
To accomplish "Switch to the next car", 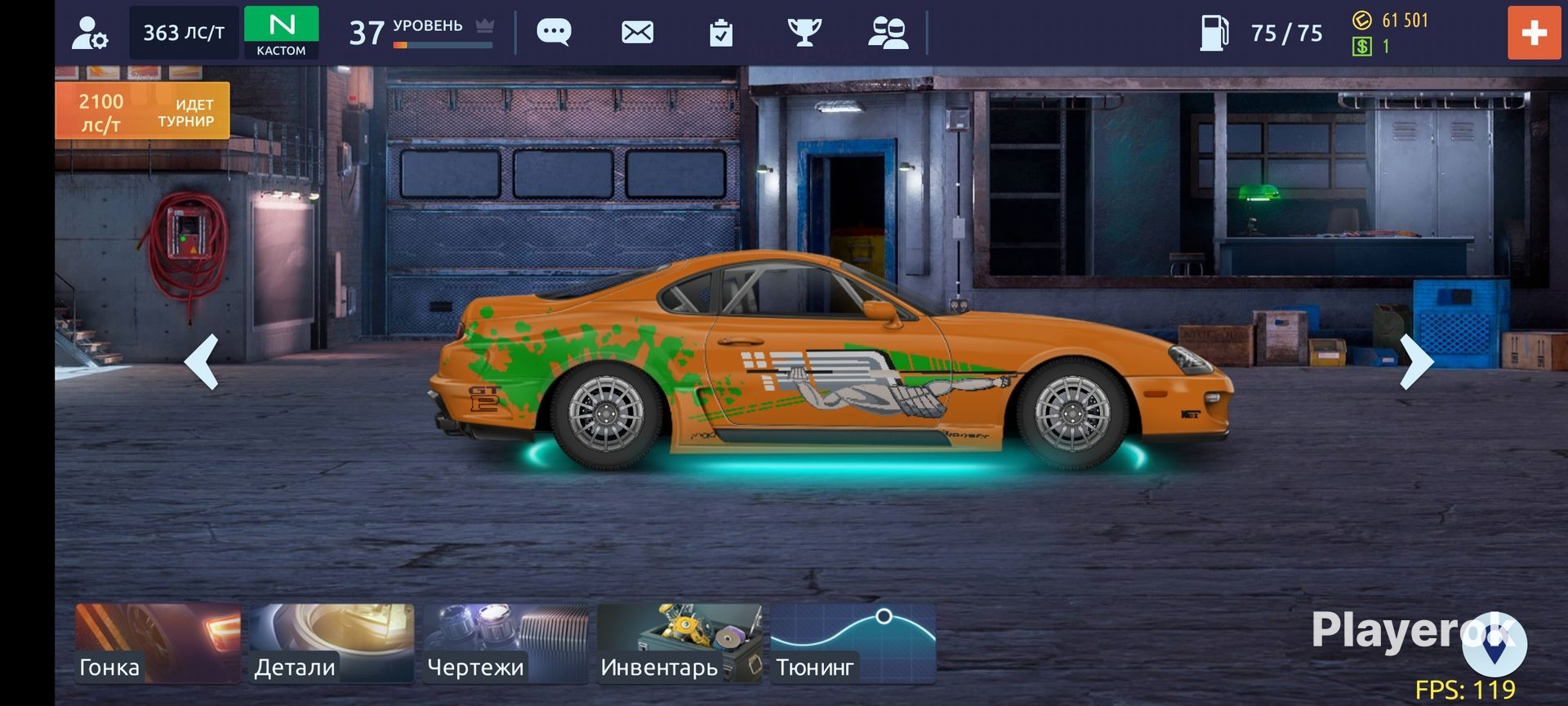I will (x=1417, y=361).
